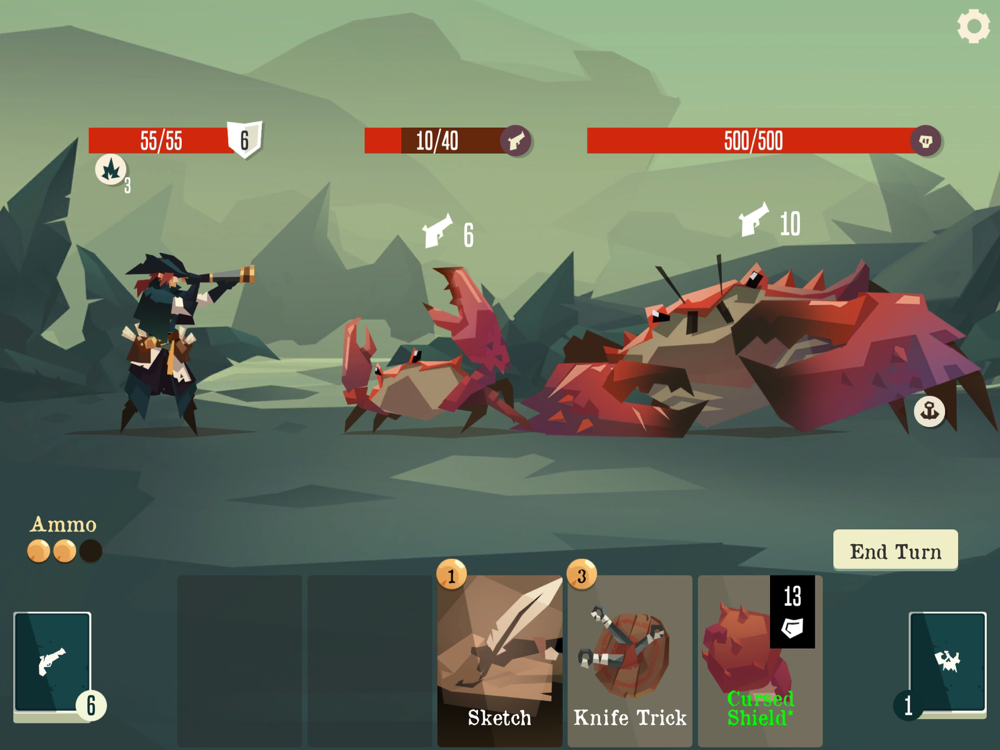This screenshot has width=1000, height=750.
Task: Play the Sketch card
Action: (x=500, y=661)
